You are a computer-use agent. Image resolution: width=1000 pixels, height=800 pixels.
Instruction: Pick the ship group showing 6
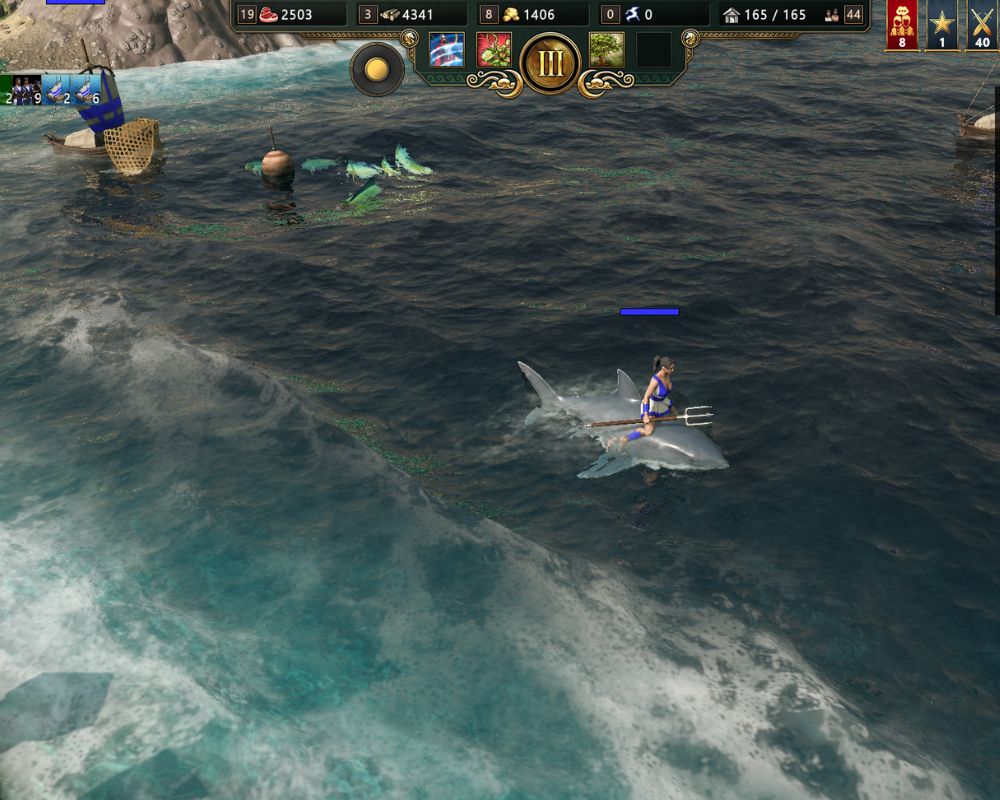point(88,91)
